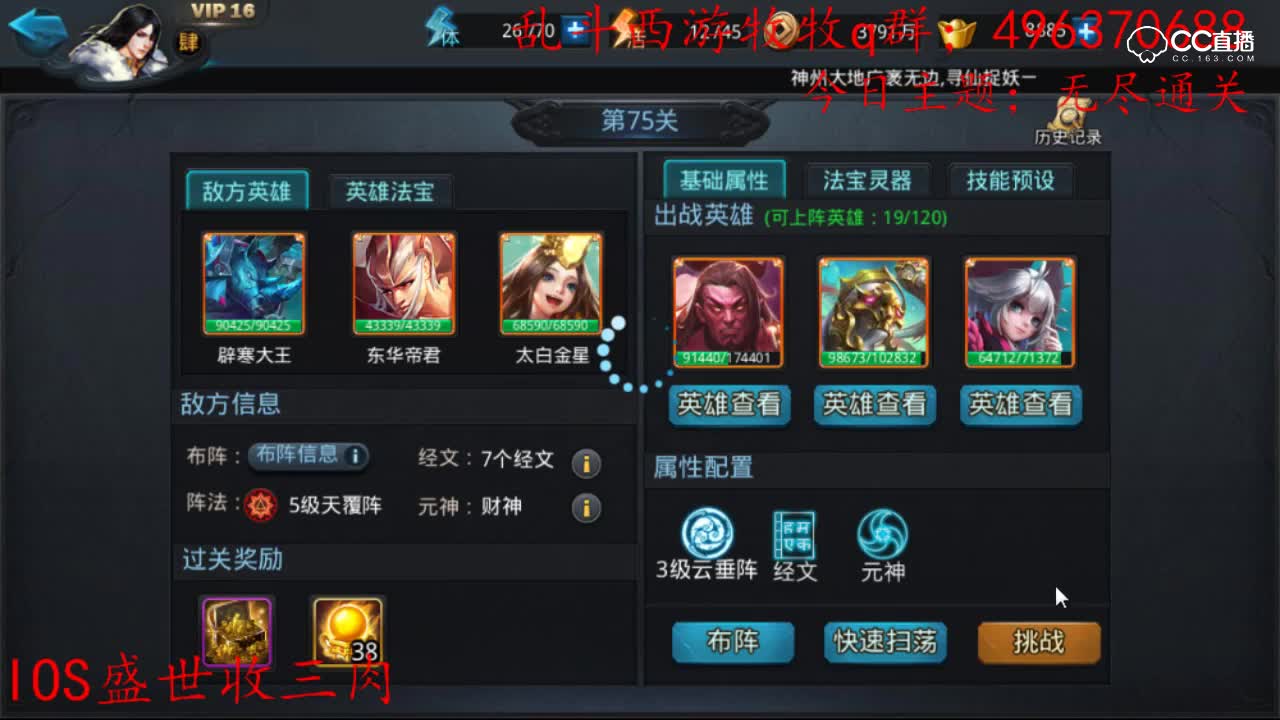This screenshot has width=1280, height=720.
Task: Open info icon beside 元神 财神
Action: pos(586,507)
